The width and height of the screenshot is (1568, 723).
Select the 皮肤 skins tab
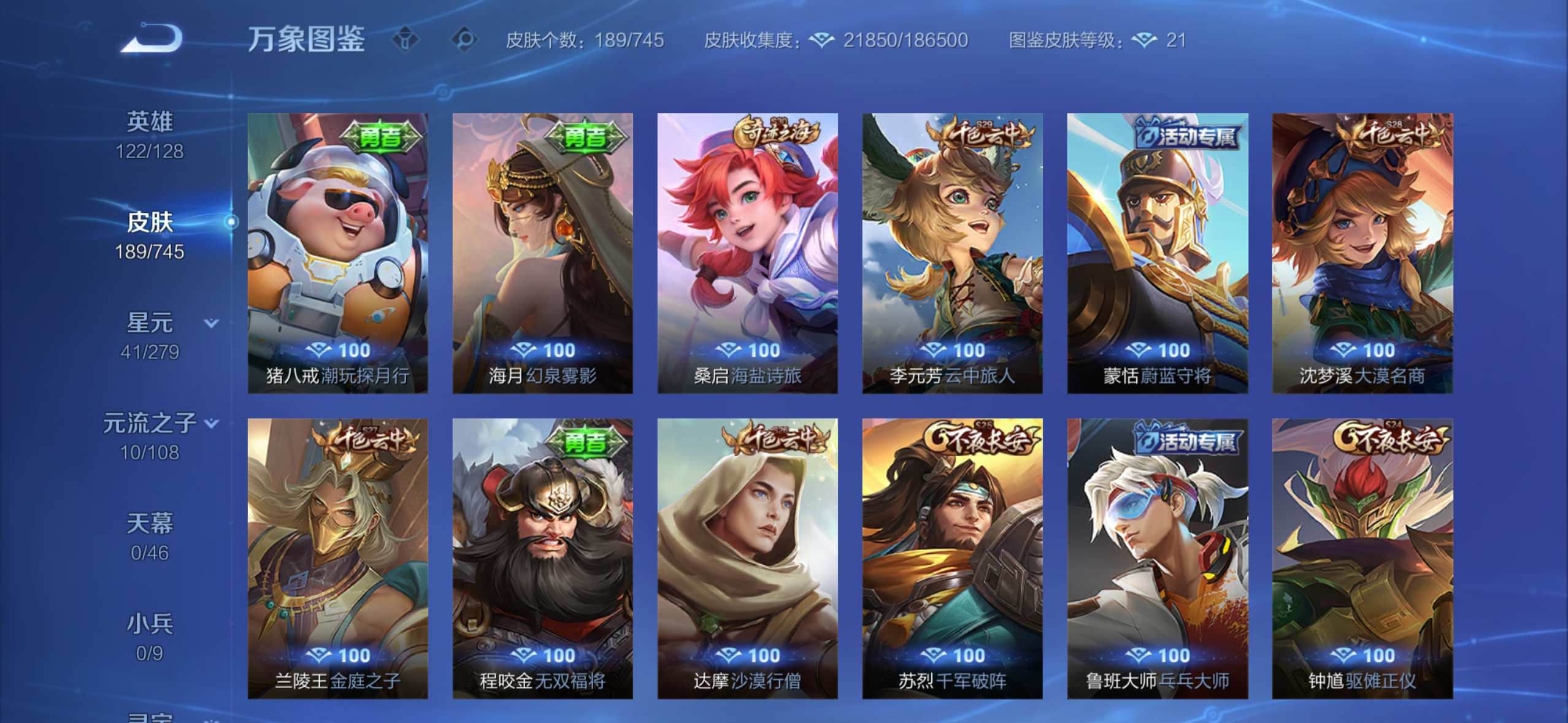pos(150,235)
